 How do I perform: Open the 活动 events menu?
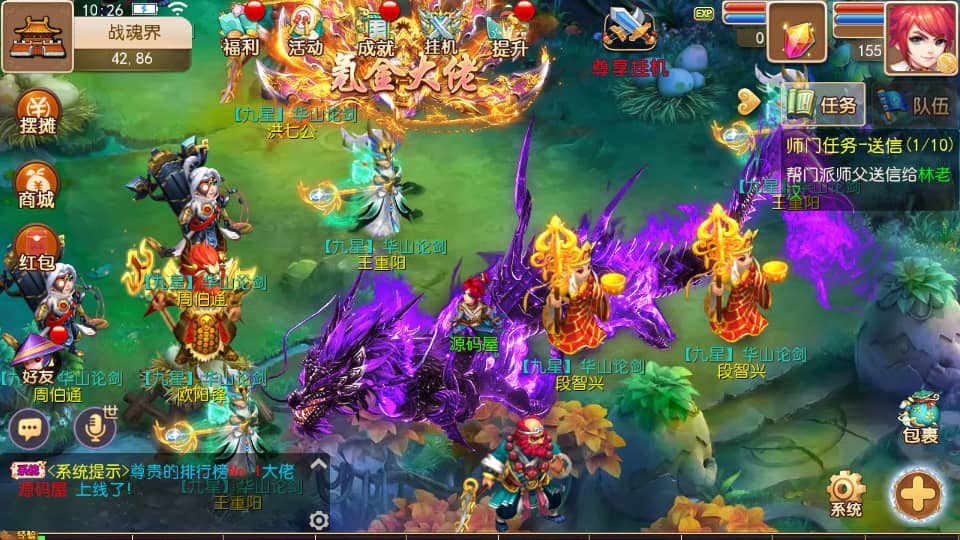[x=305, y=30]
